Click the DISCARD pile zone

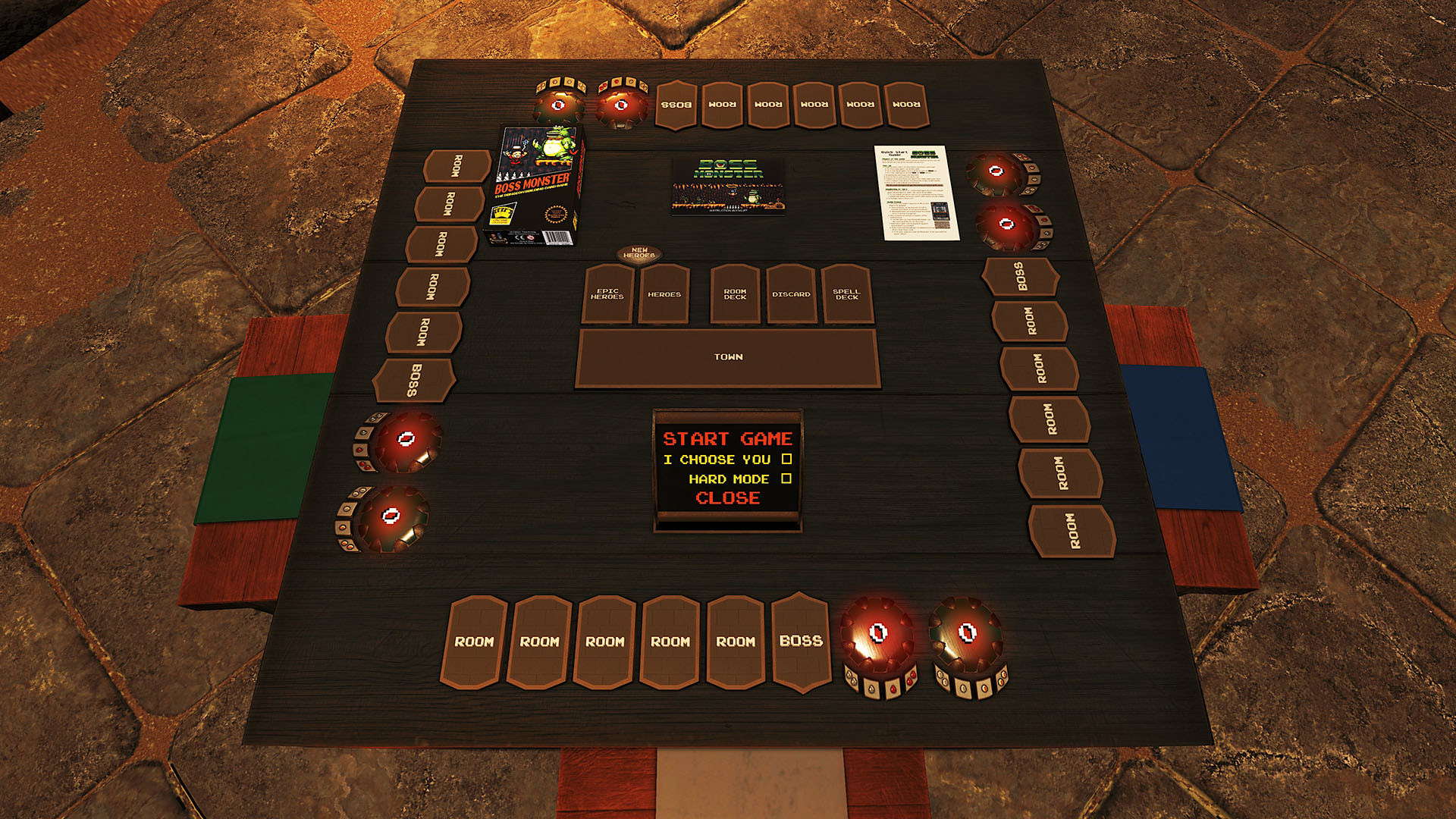pyautogui.click(x=793, y=295)
